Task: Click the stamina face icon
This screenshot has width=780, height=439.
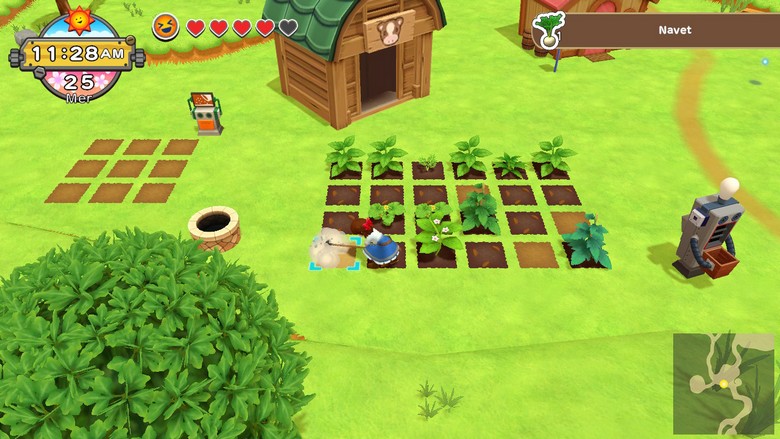Action: pos(166,27)
